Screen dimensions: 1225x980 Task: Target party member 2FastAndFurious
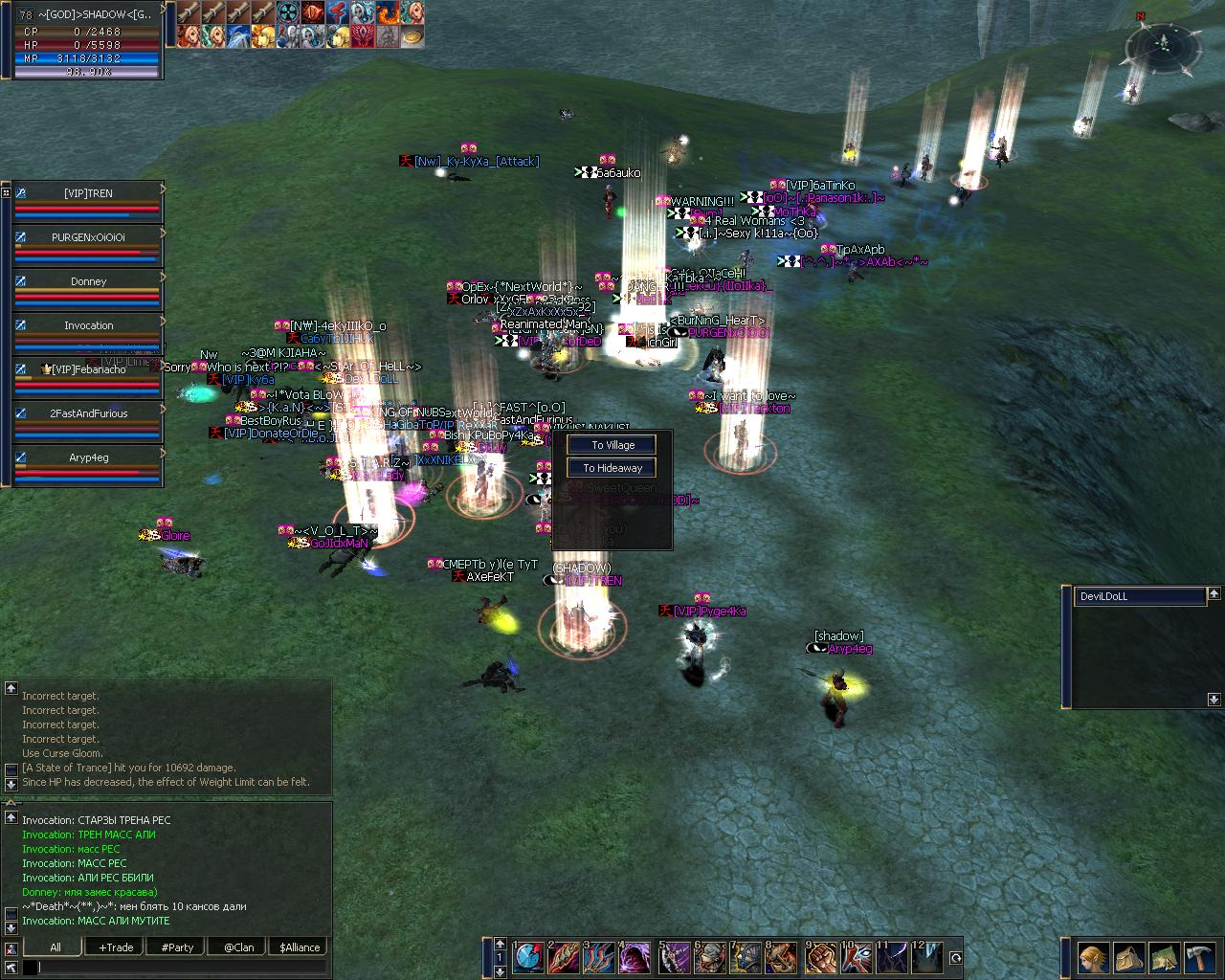pos(88,413)
